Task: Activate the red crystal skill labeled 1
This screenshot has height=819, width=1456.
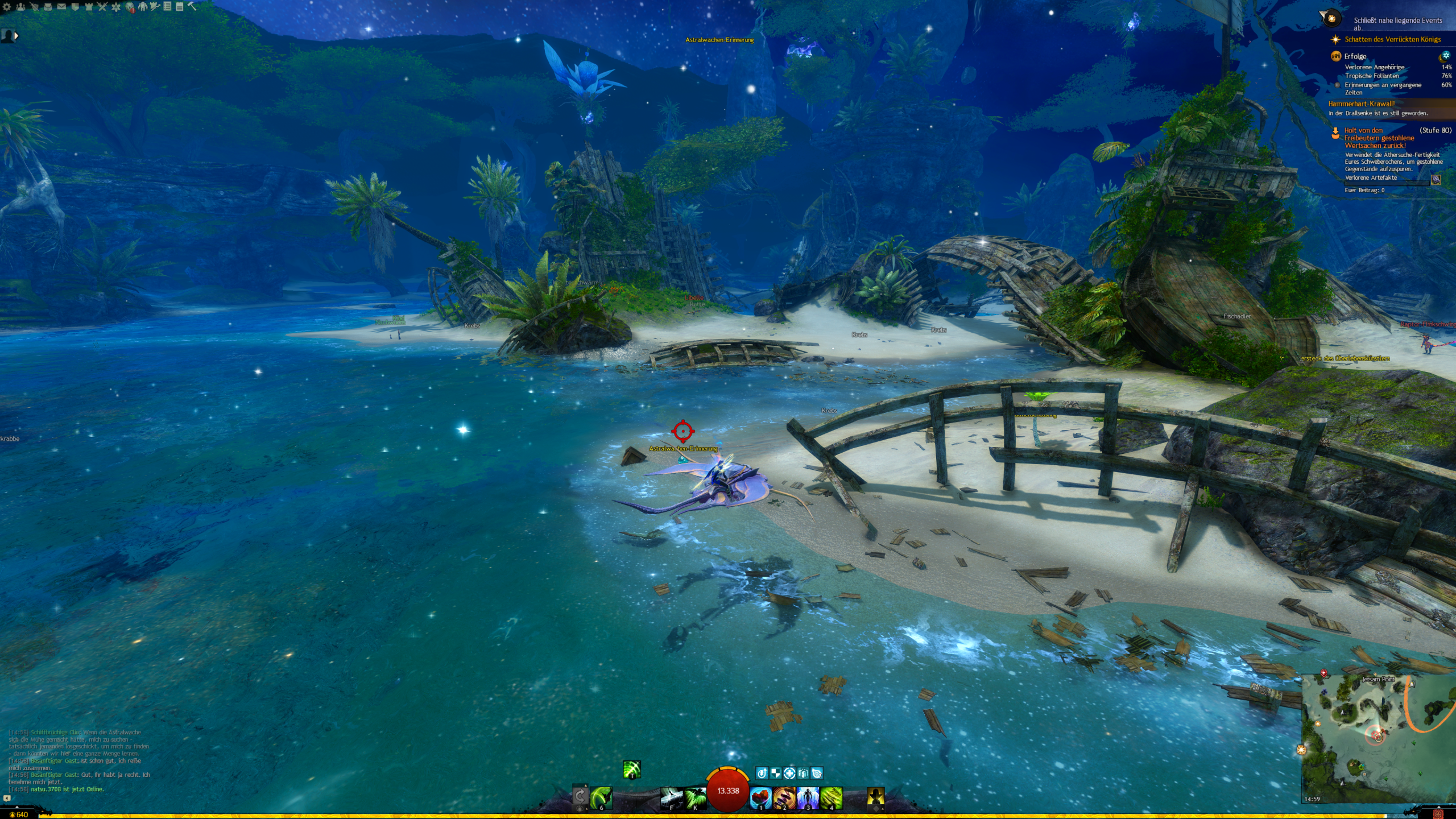Action: coord(760,797)
